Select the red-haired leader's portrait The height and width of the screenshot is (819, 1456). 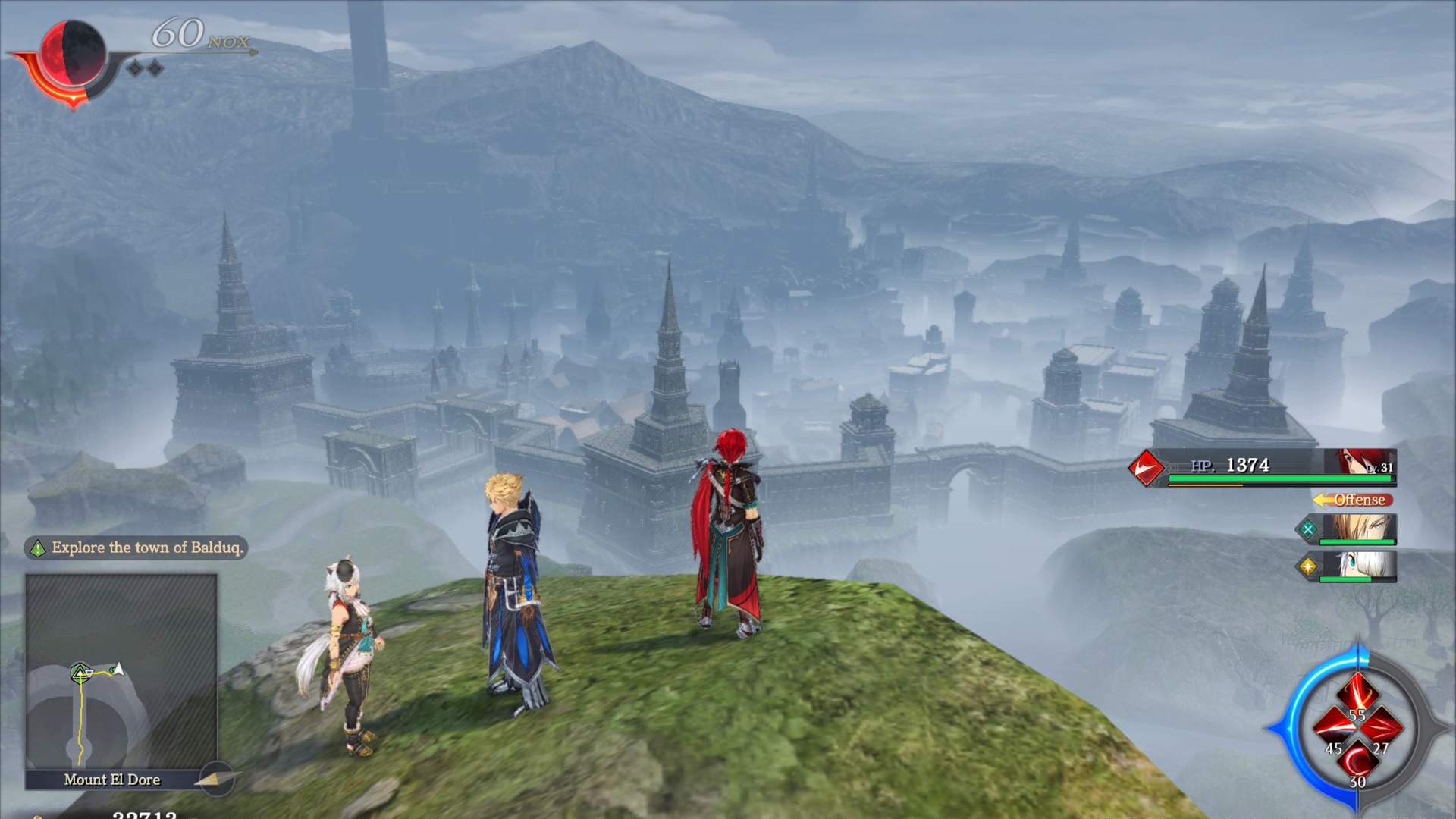[x=1358, y=462]
